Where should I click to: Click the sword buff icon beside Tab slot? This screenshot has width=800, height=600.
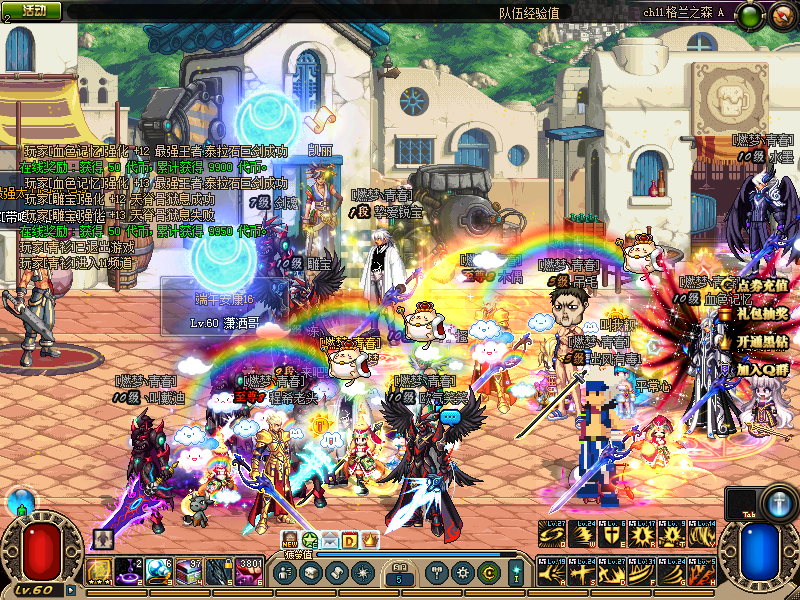pos(778,503)
